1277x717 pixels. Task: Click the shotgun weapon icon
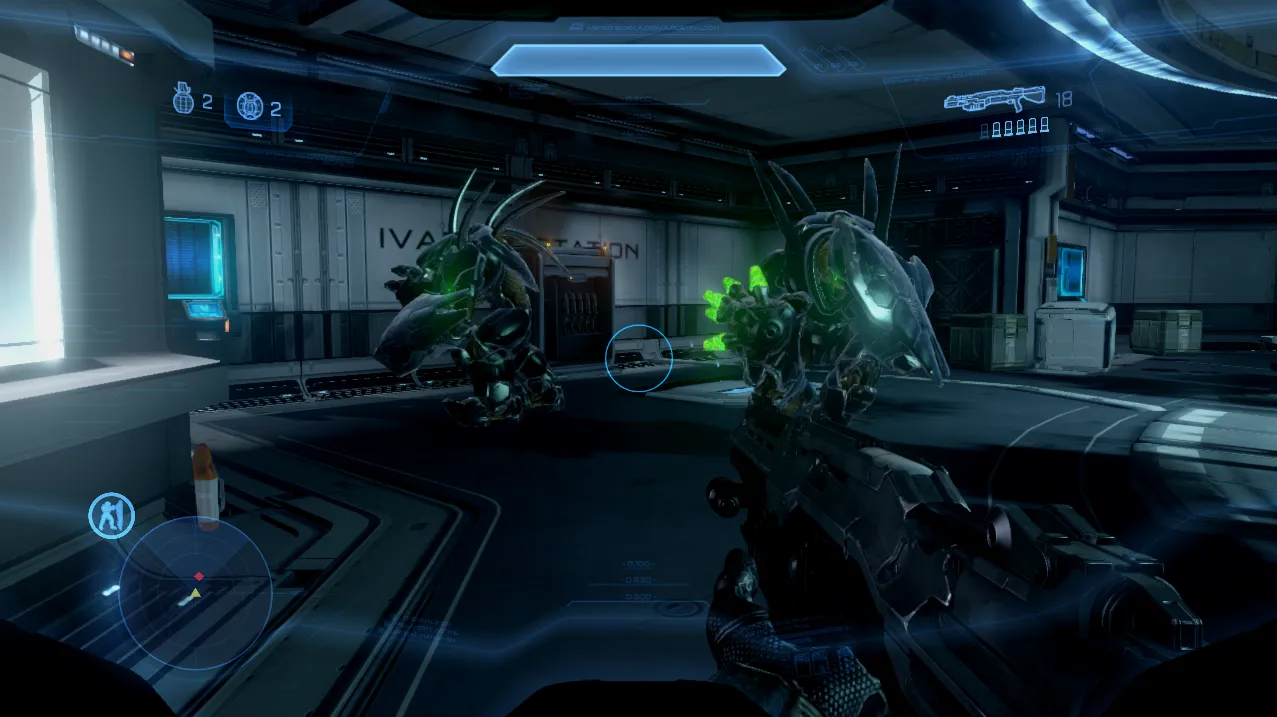(995, 99)
